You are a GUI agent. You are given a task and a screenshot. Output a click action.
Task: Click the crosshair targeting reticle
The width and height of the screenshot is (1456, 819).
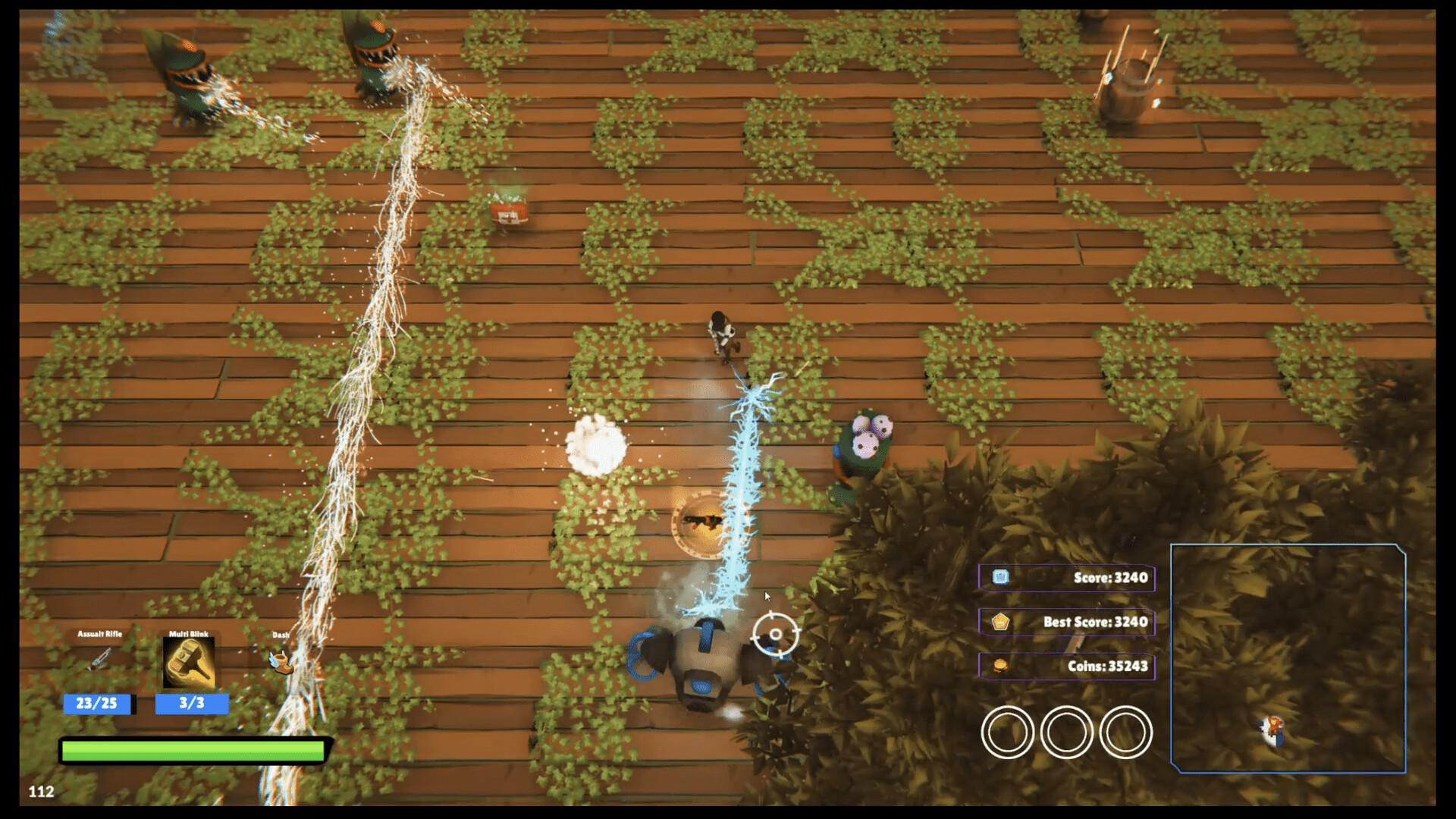point(774,635)
